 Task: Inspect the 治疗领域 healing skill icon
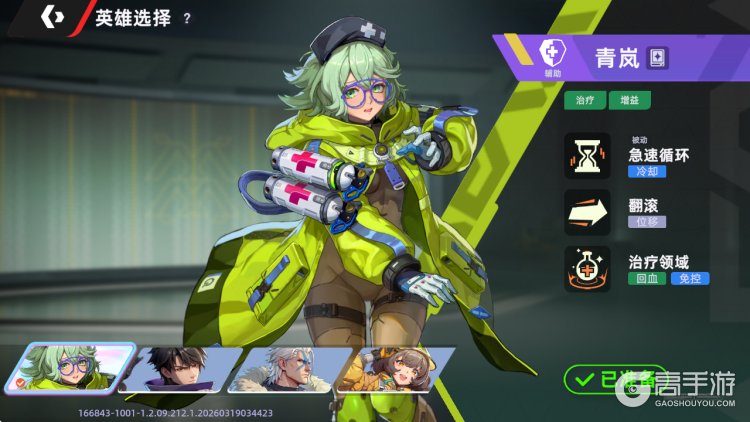coord(587,268)
